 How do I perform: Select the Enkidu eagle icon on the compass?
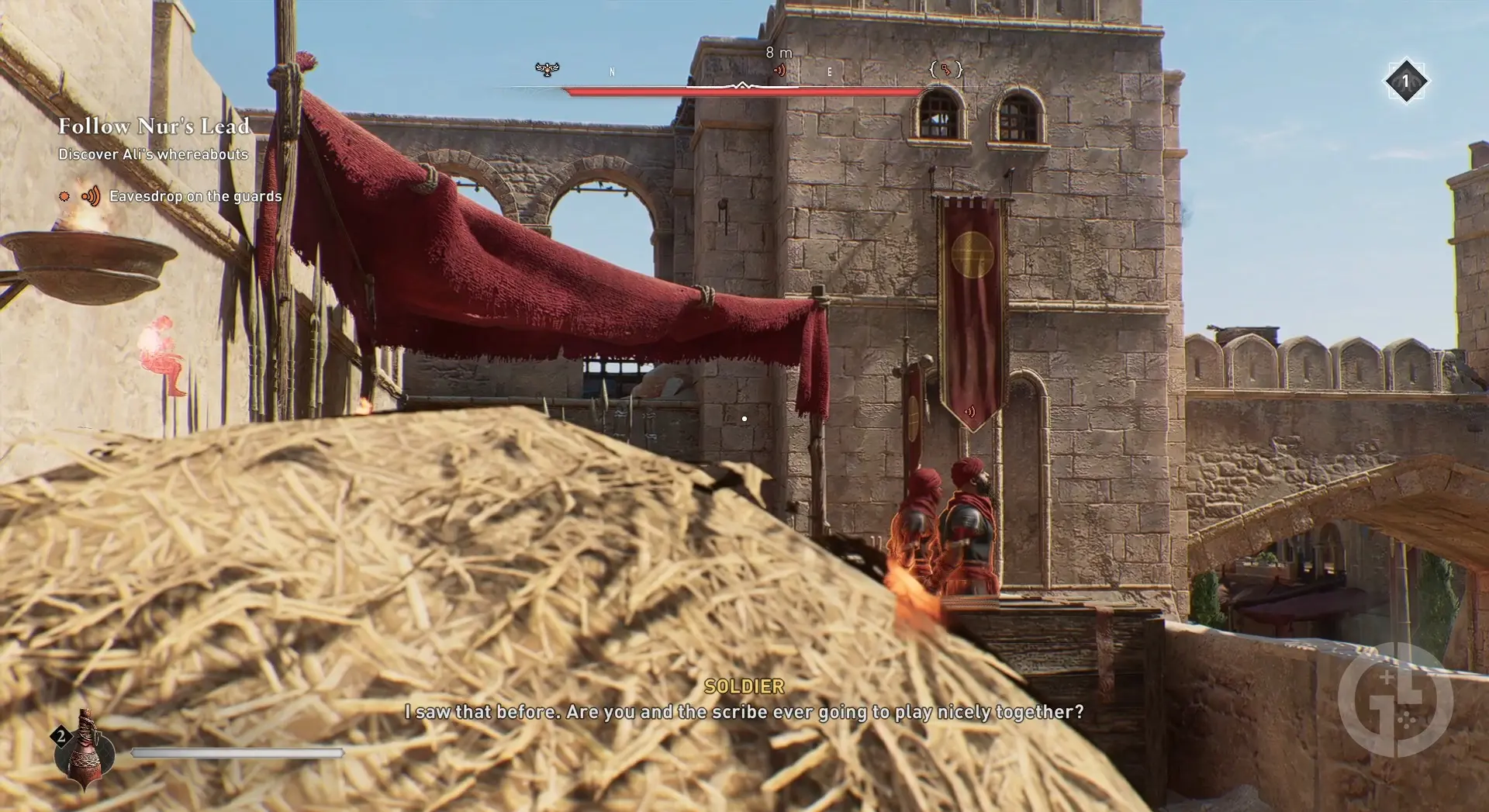click(x=547, y=70)
